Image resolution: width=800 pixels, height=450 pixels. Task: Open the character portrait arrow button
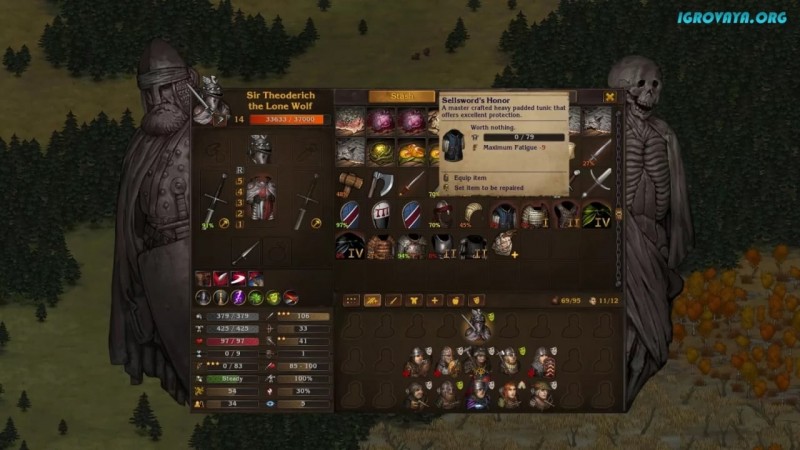(x=222, y=119)
